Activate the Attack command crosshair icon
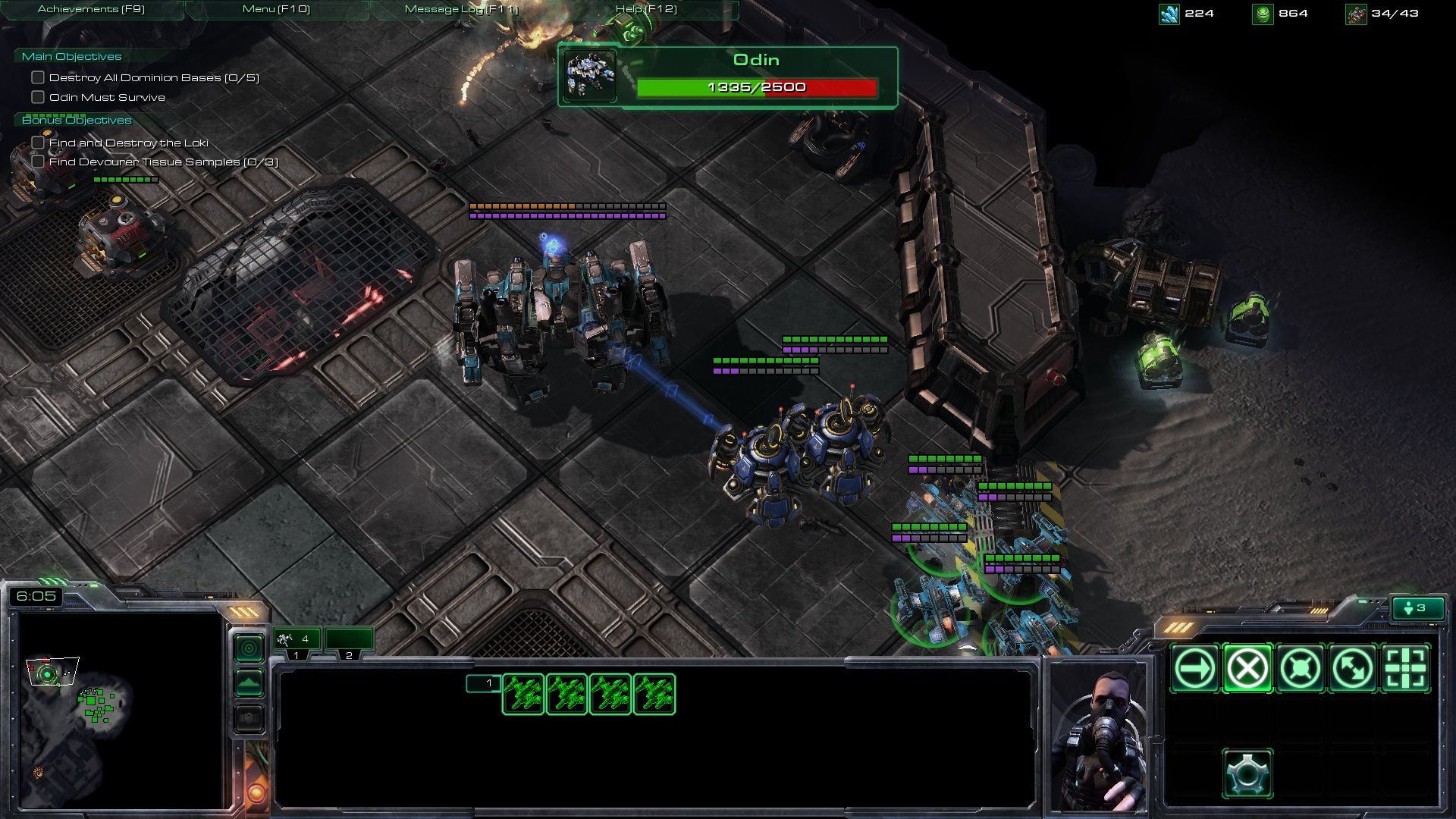 [1405, 669]
